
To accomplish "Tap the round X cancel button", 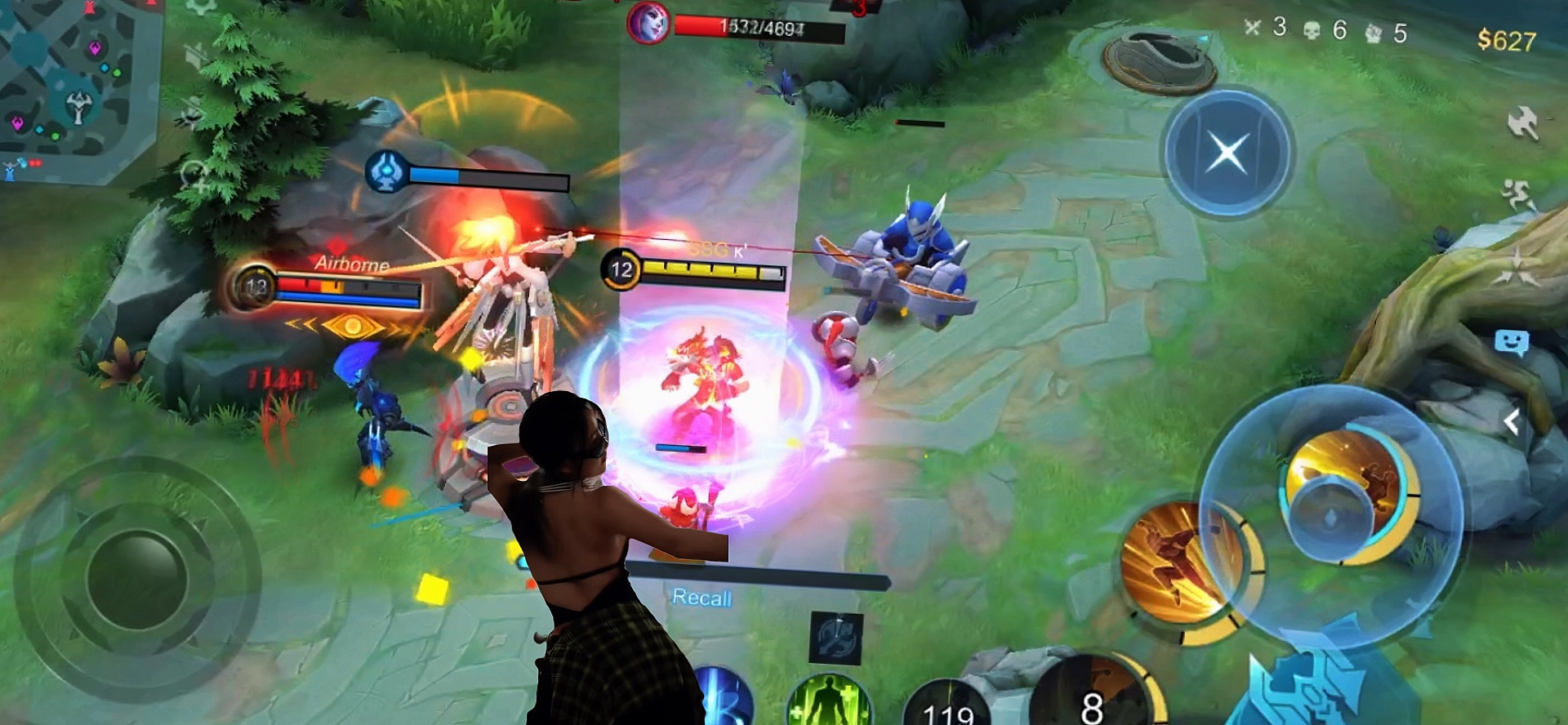I will tap(1226, 153).
